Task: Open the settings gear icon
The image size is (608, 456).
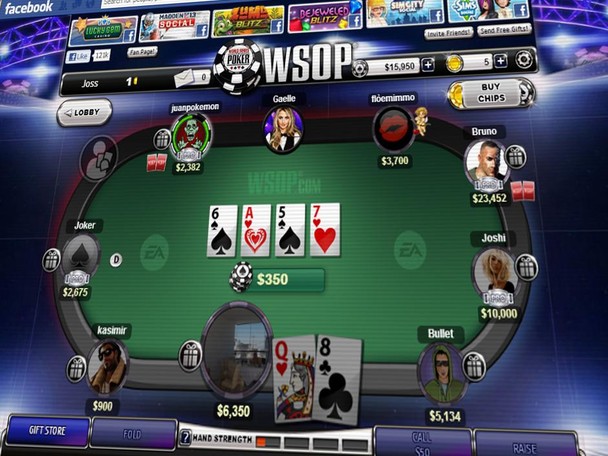Action: [x=523, y=60]
